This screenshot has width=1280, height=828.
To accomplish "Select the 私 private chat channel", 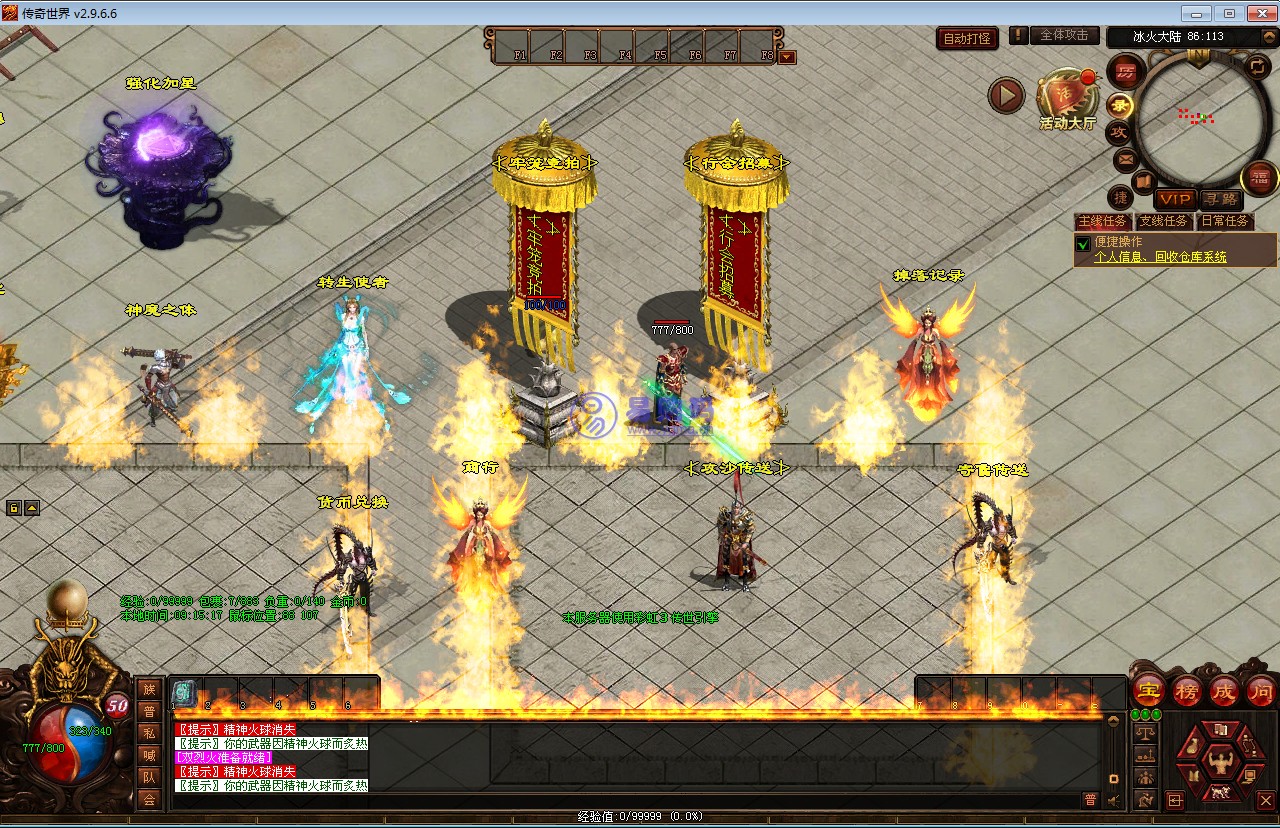I will pos(149,733).
